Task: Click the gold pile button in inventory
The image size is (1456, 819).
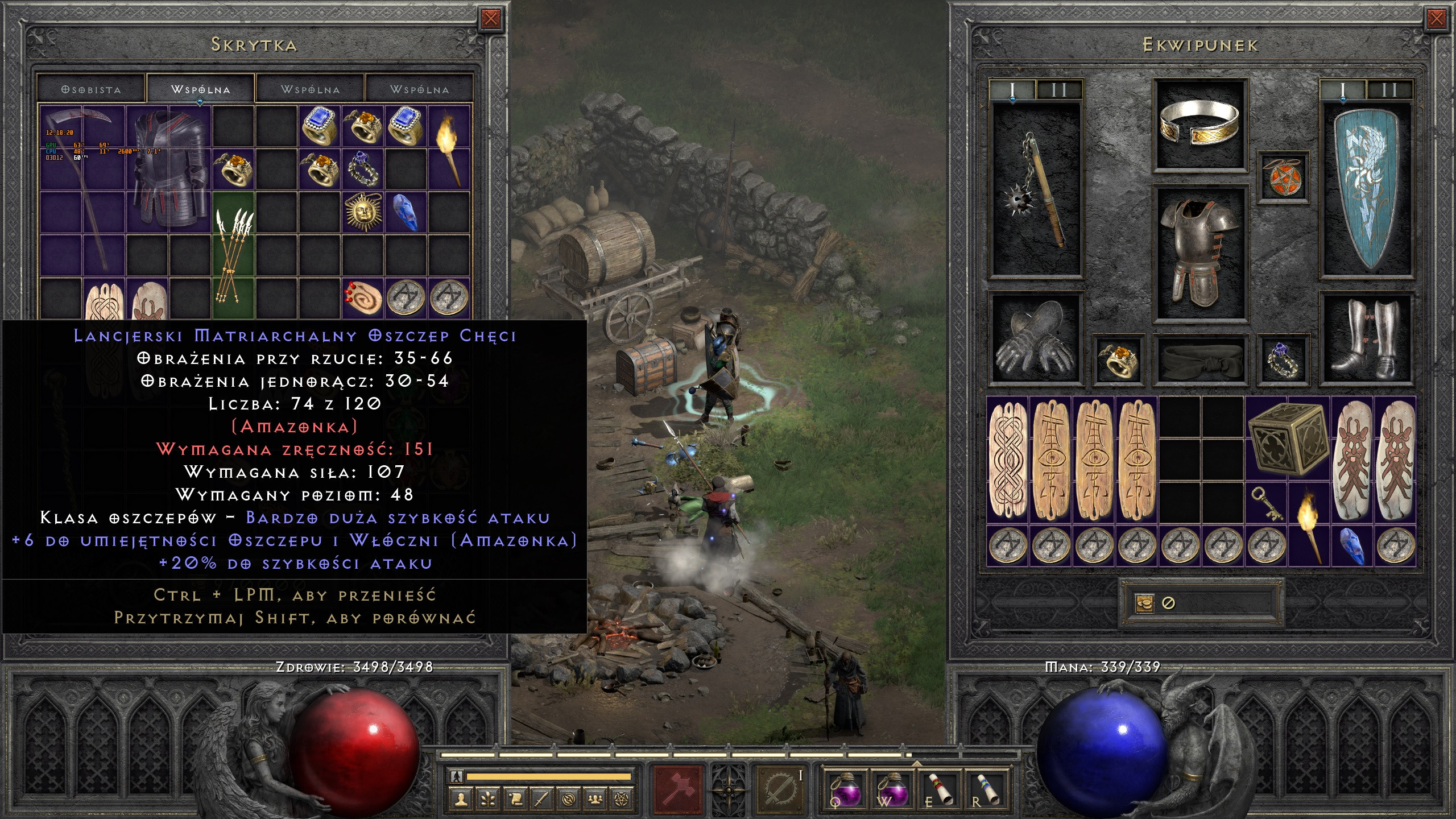Action: (x=1144, y=603)
